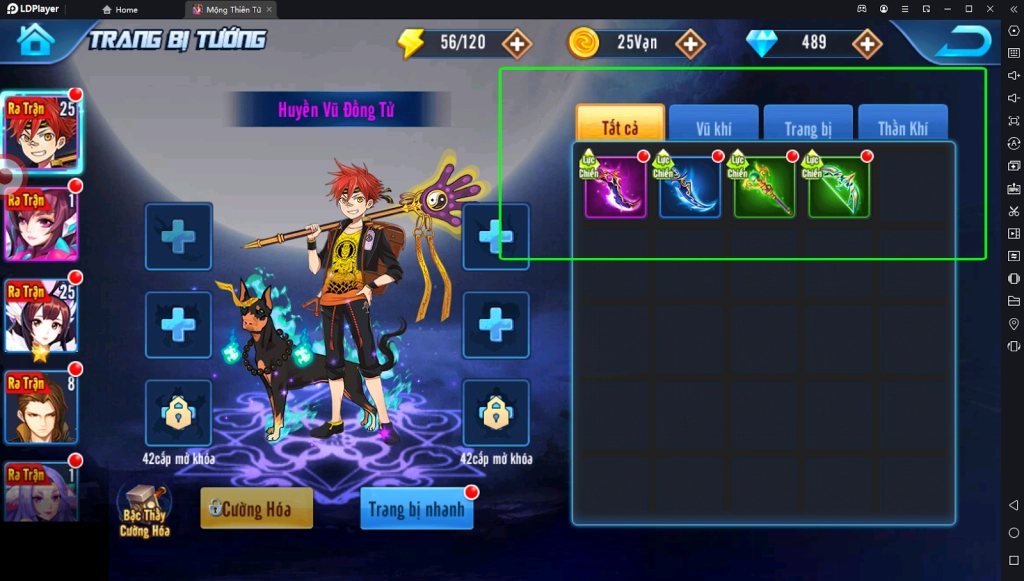The image size is (1024, 581).
Task: Select the red-haired level 25 hero
Action: pyautogui.click(x=41, y=132)
